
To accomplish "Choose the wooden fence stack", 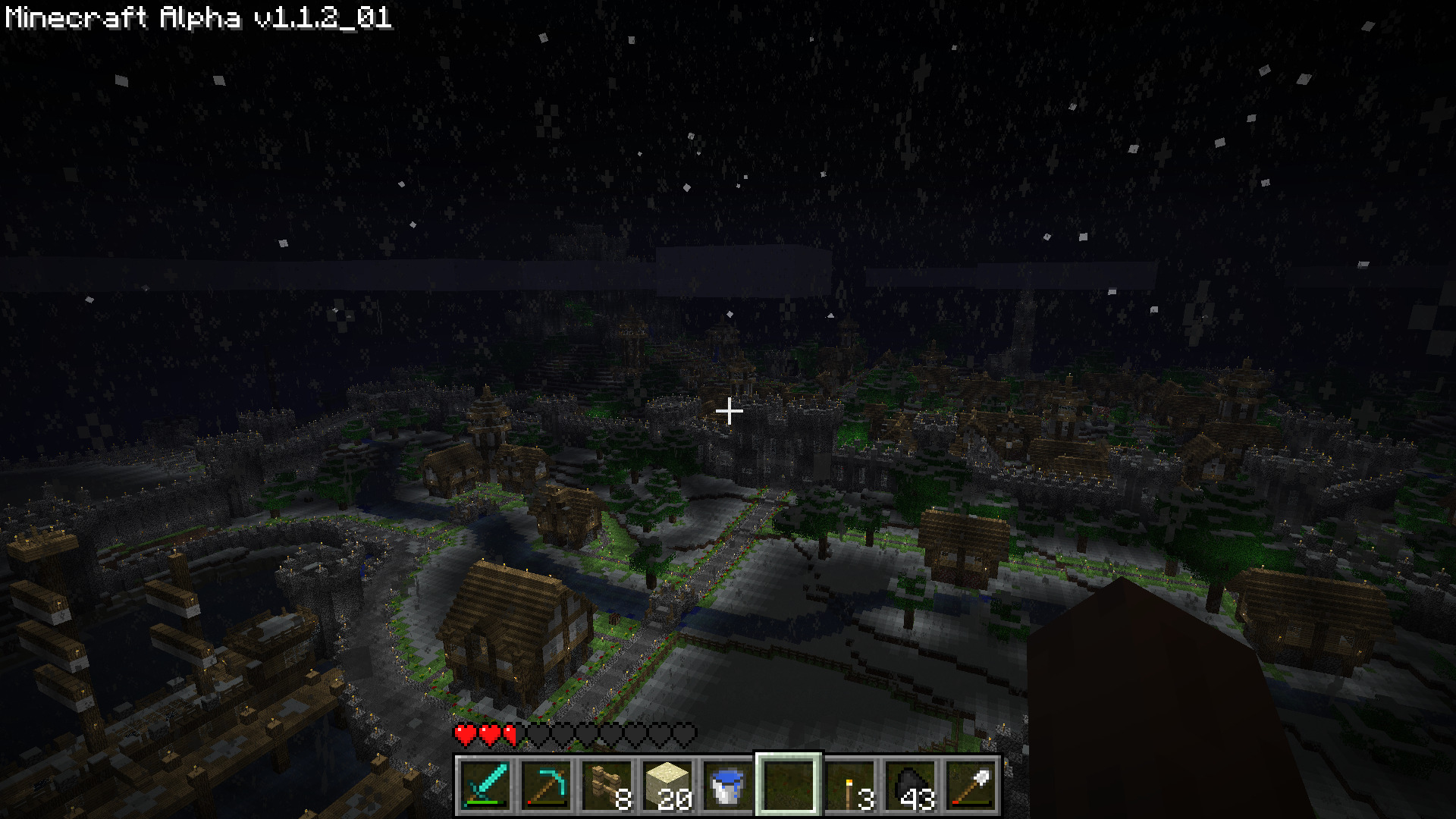I will tap(607, 785).
